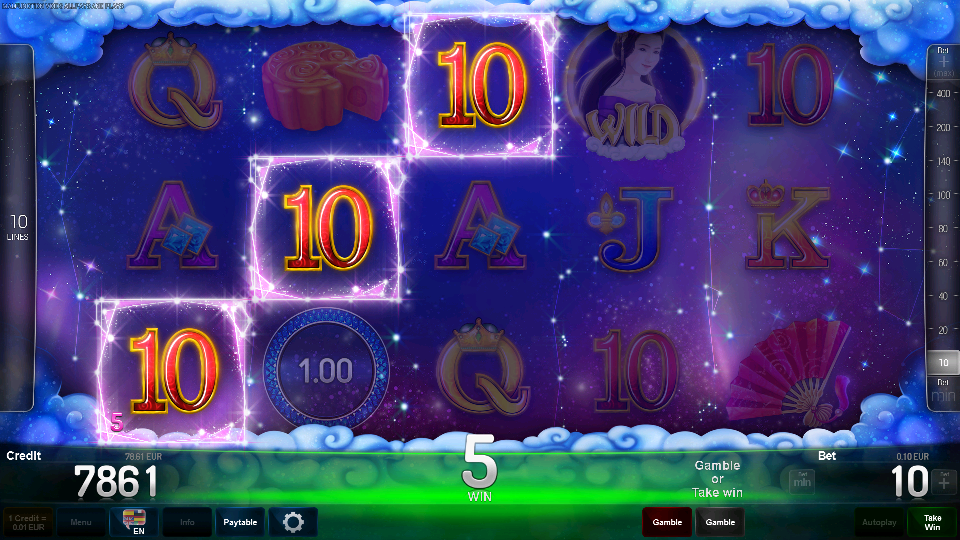
Task: Show the Info screen
Action: 187,522
